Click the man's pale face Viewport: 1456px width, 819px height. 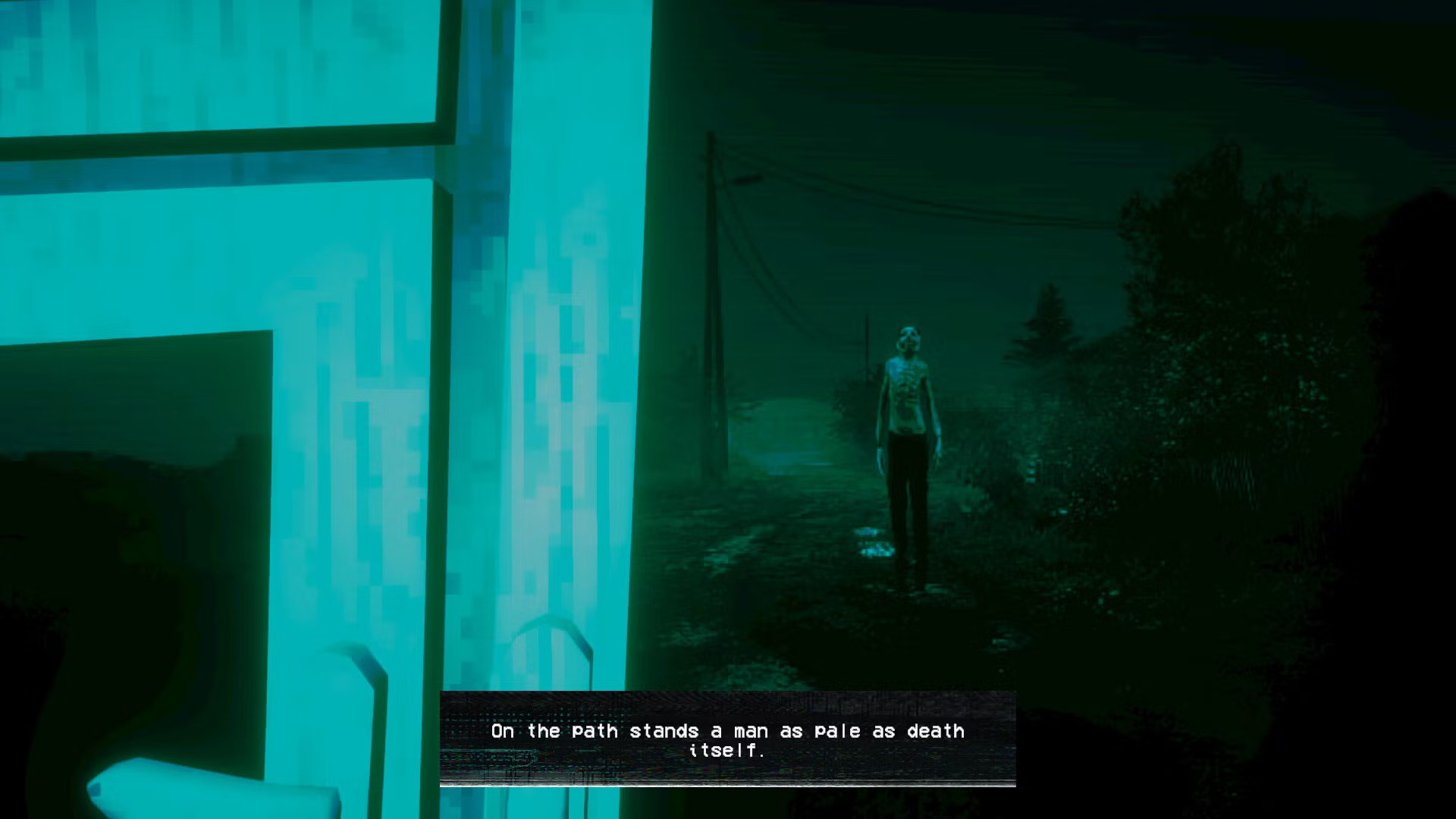(x=908, y=337)
